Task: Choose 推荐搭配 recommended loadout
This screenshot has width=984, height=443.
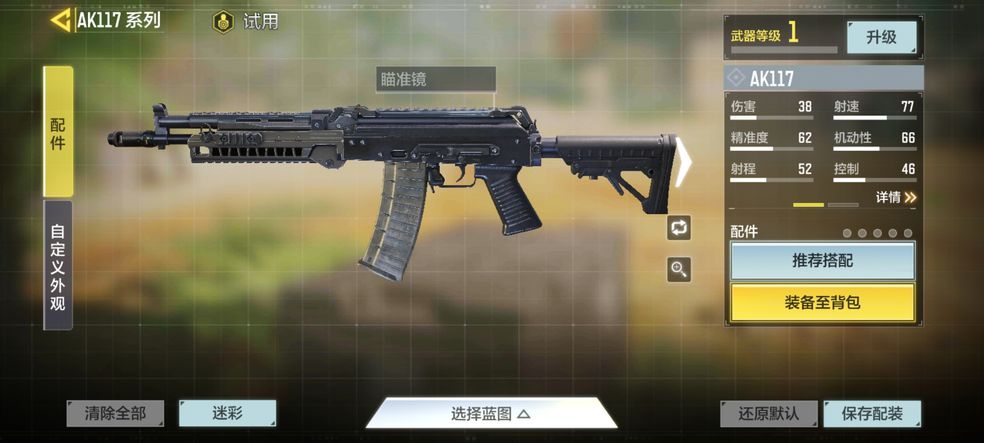Action: tap(822, 261)
